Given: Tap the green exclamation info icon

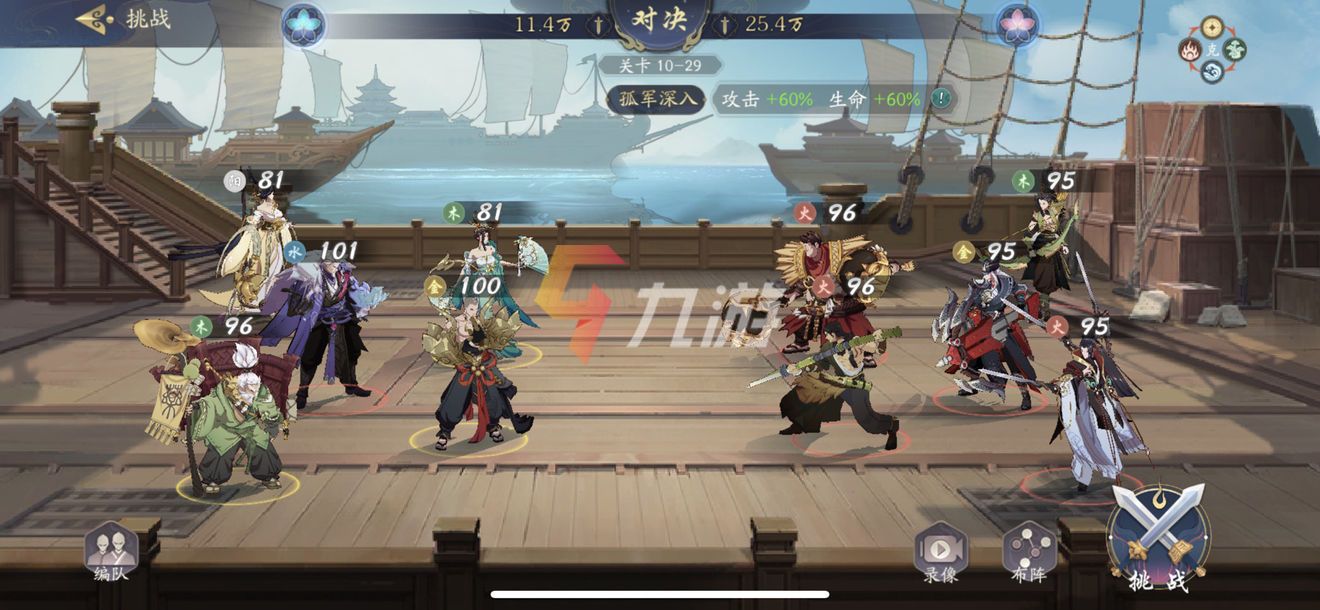Looking at the screenshot, I should pos(940,99).
